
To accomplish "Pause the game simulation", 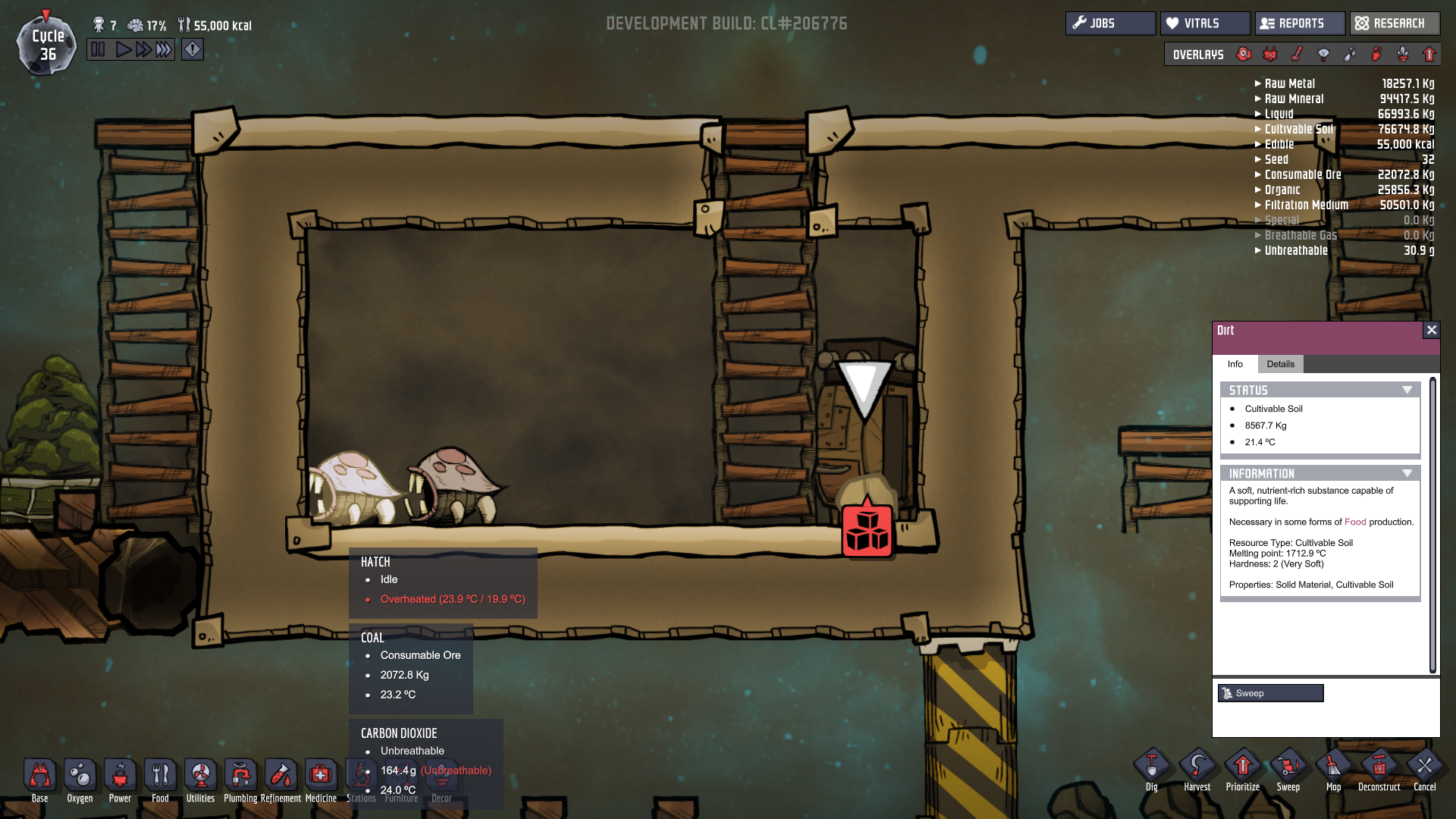I will pos(99,50).
